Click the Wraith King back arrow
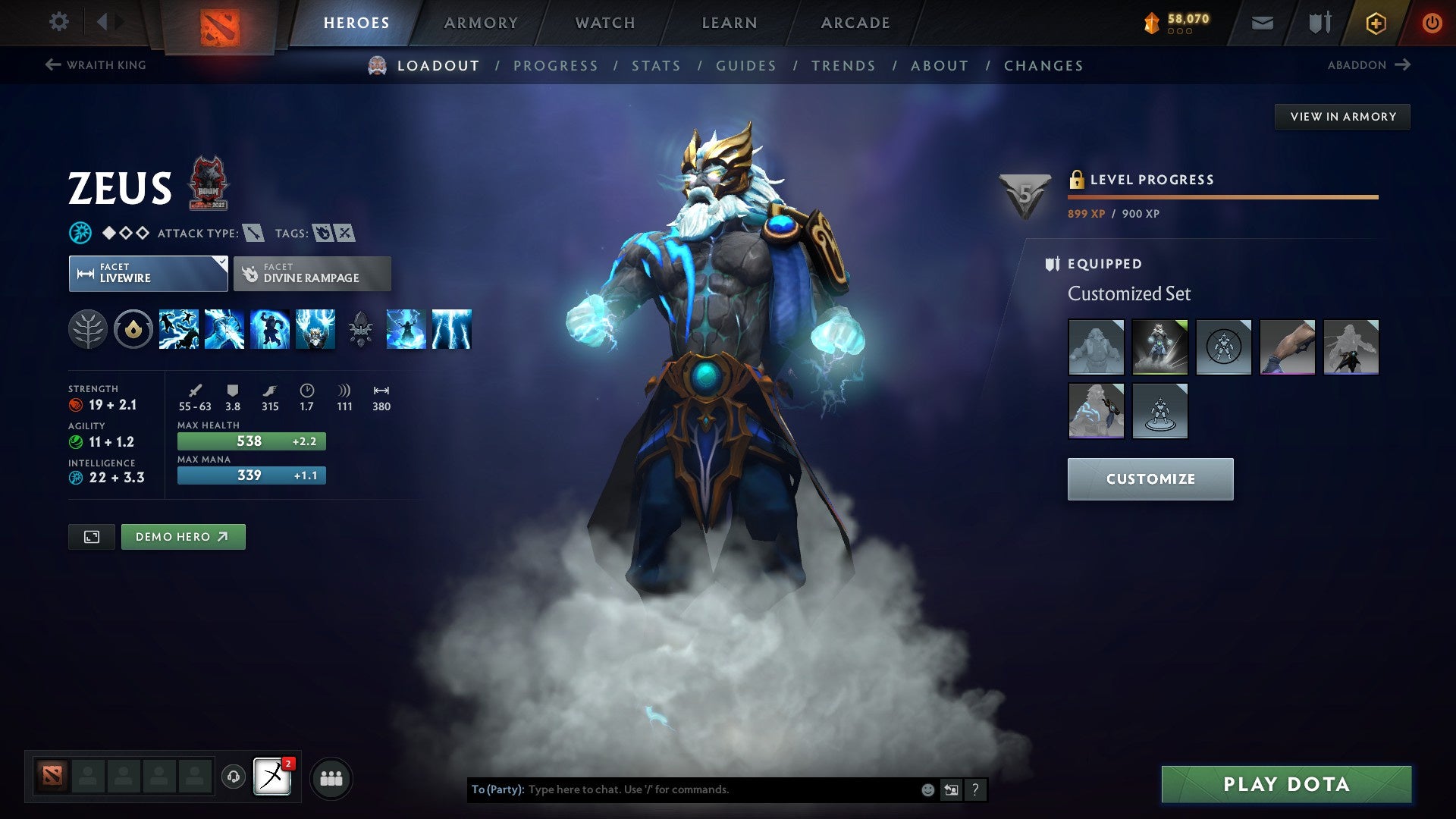Viewport: 1456px width, 819px height. tap(52, 65)
